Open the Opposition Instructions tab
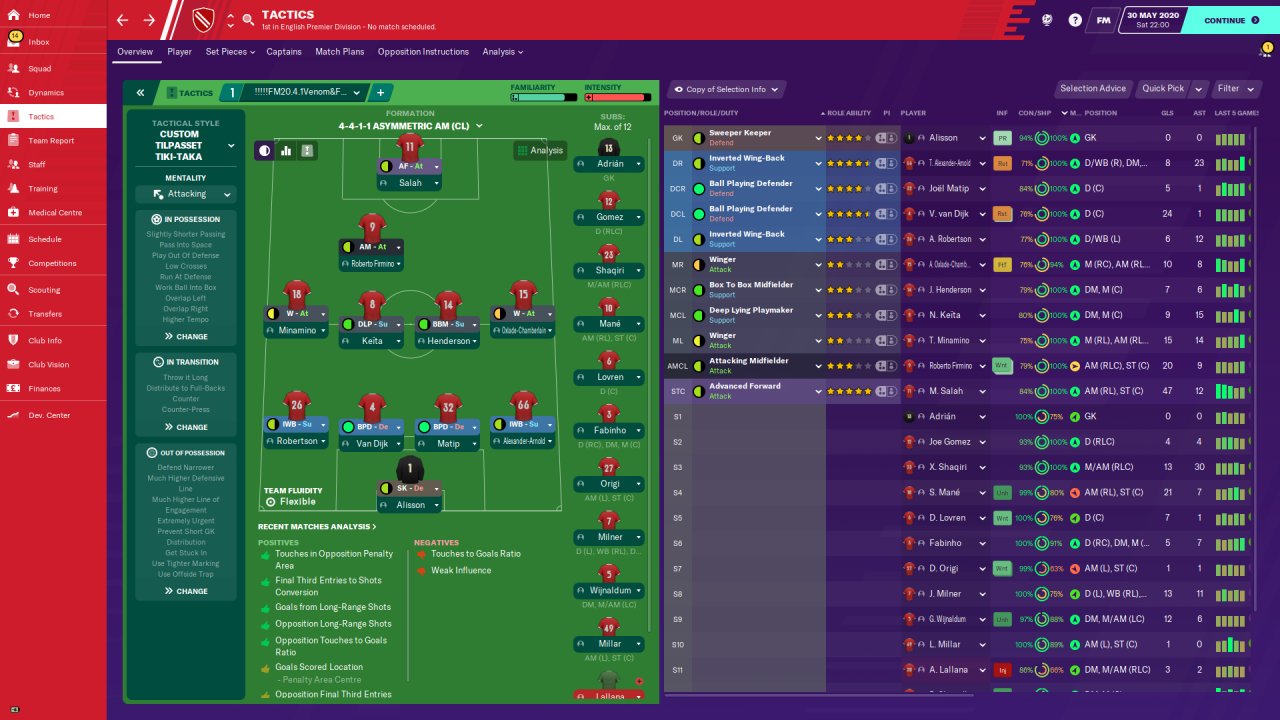Image resolution: width=1280 pixels, height=720 pixels. point(423,52)
